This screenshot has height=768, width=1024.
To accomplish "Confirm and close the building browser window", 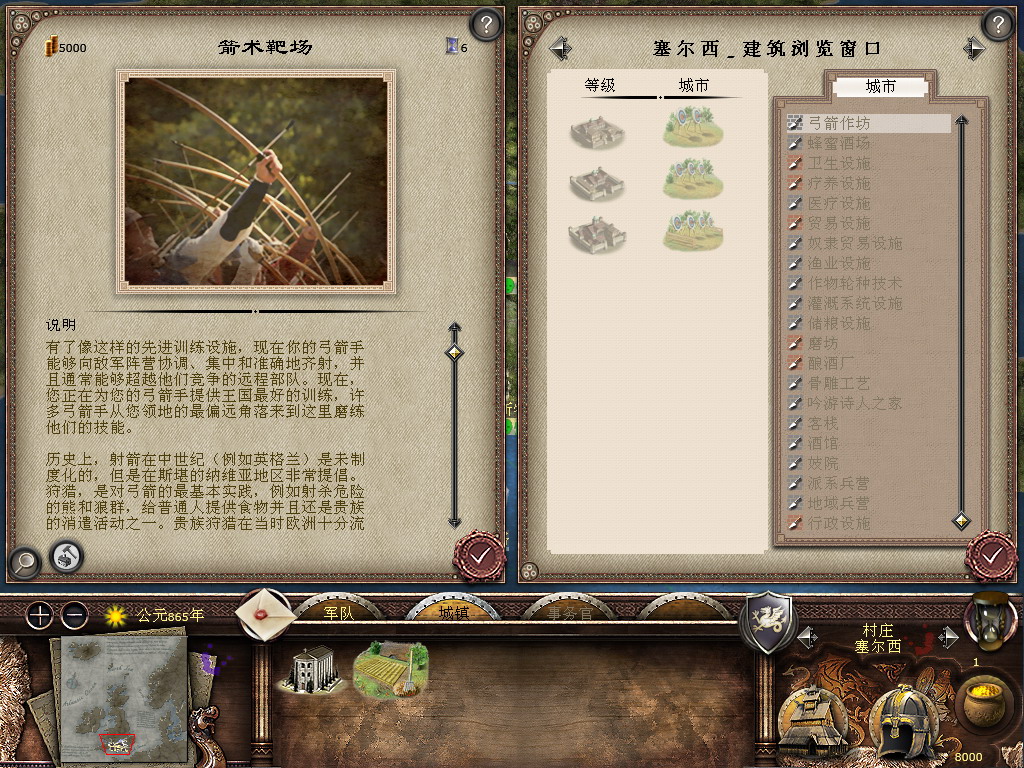I will coord(990,555).
